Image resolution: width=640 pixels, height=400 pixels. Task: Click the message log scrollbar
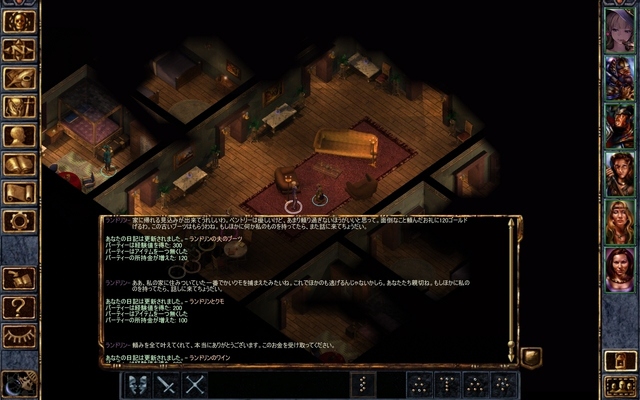(x=511, y=290)
